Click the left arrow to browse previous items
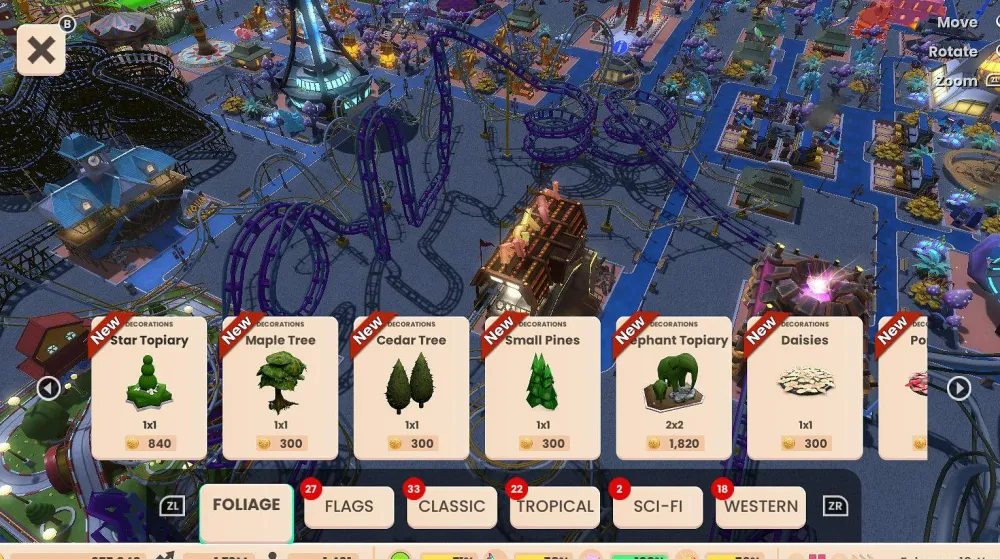The image size is (1000, 559). [49, 388]
